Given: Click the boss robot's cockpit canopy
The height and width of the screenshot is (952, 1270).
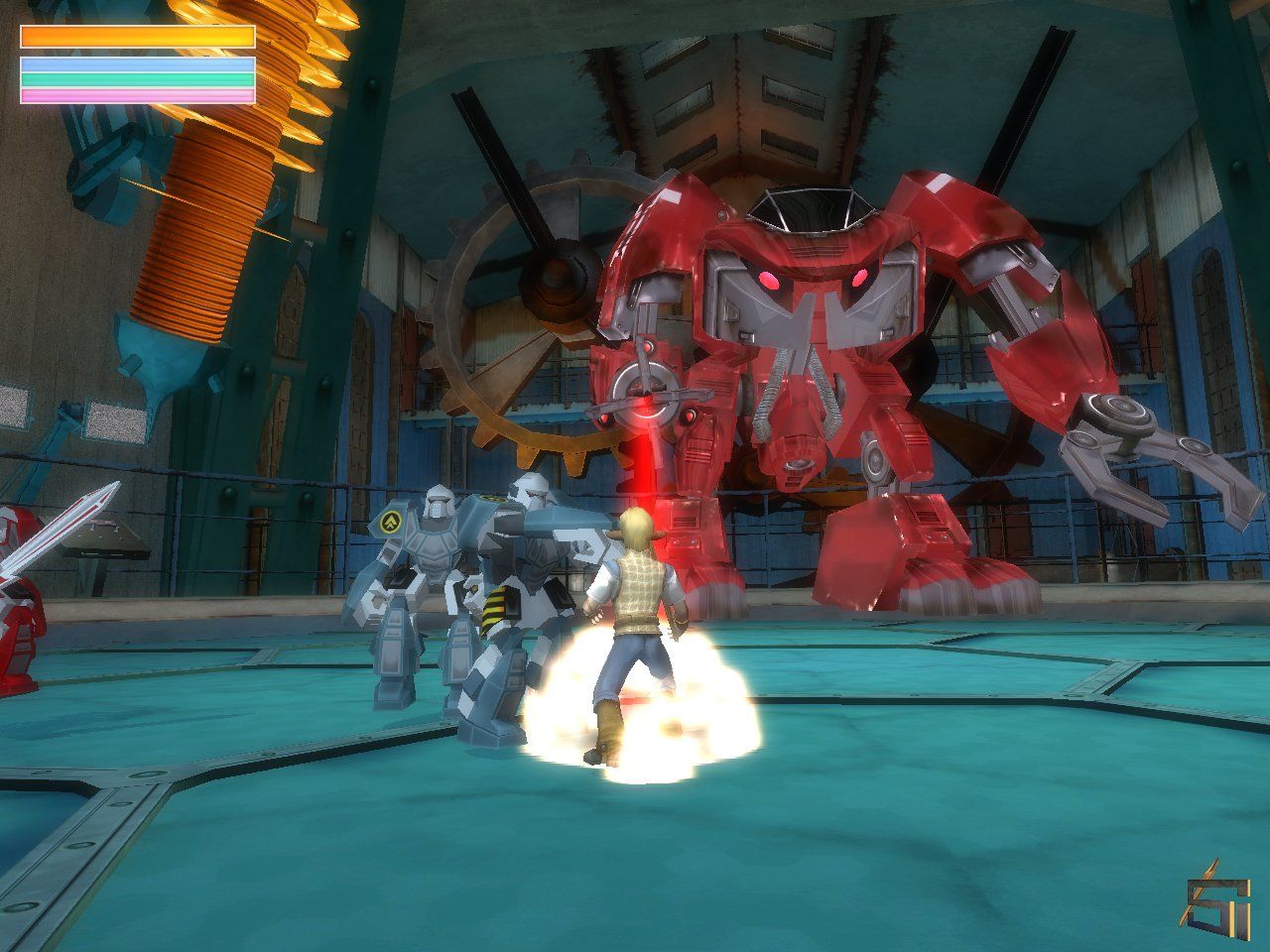Looking at the screenshot, I should point(814,208).
